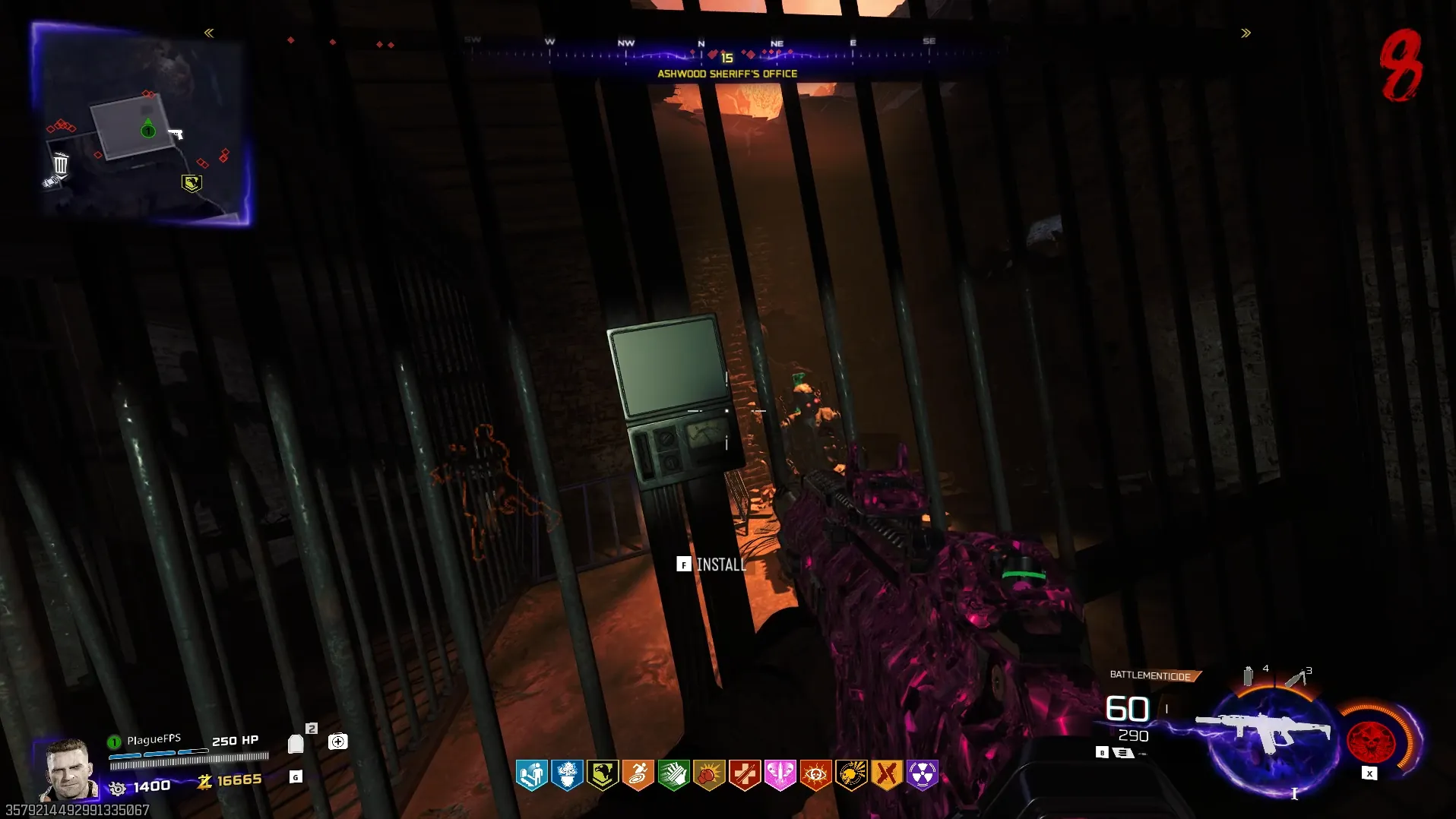Select the black exploding skull perk icon
1456x819 pixels.
click(851, 775)
